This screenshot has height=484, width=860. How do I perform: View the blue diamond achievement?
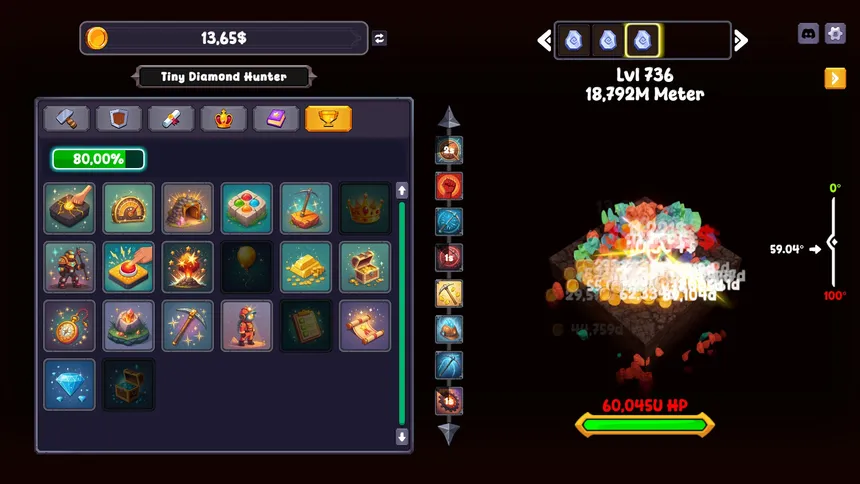click(70, 384)
